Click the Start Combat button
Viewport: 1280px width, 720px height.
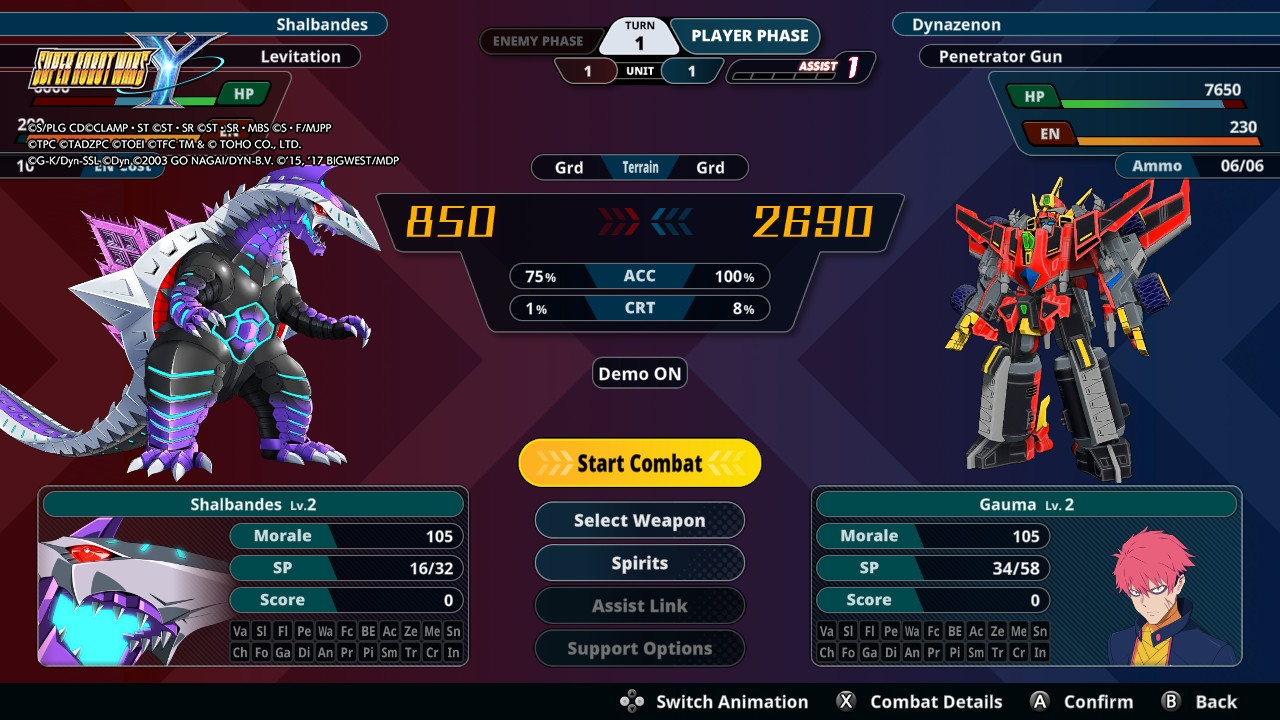tap(640, 463)
